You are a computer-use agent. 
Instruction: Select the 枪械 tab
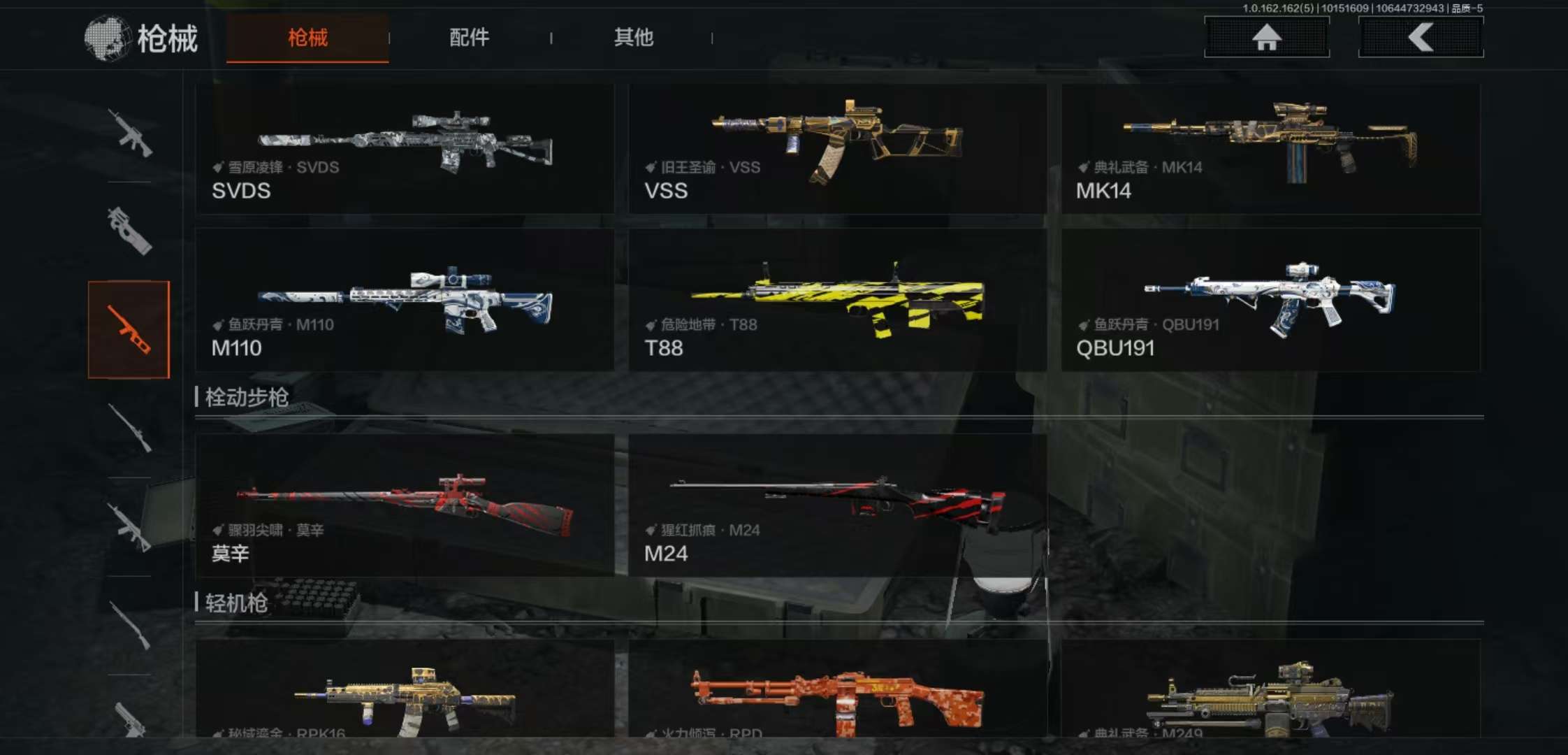point(307,38)
